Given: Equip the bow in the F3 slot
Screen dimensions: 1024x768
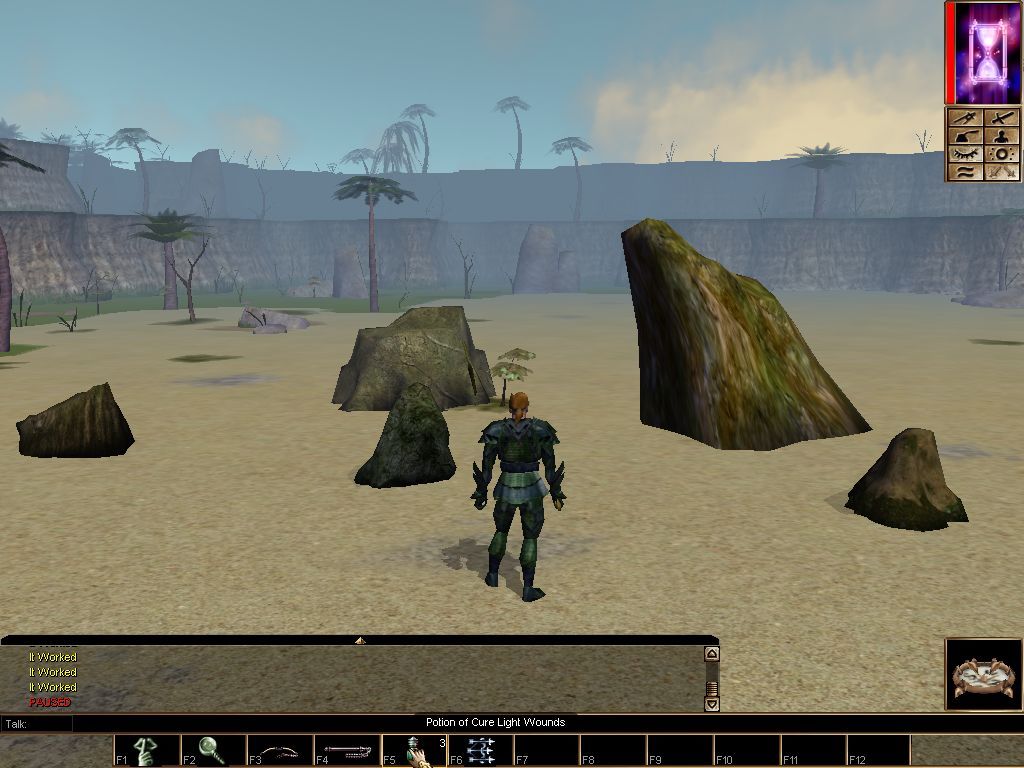Looking at the screenshot, I should (280, 751).
